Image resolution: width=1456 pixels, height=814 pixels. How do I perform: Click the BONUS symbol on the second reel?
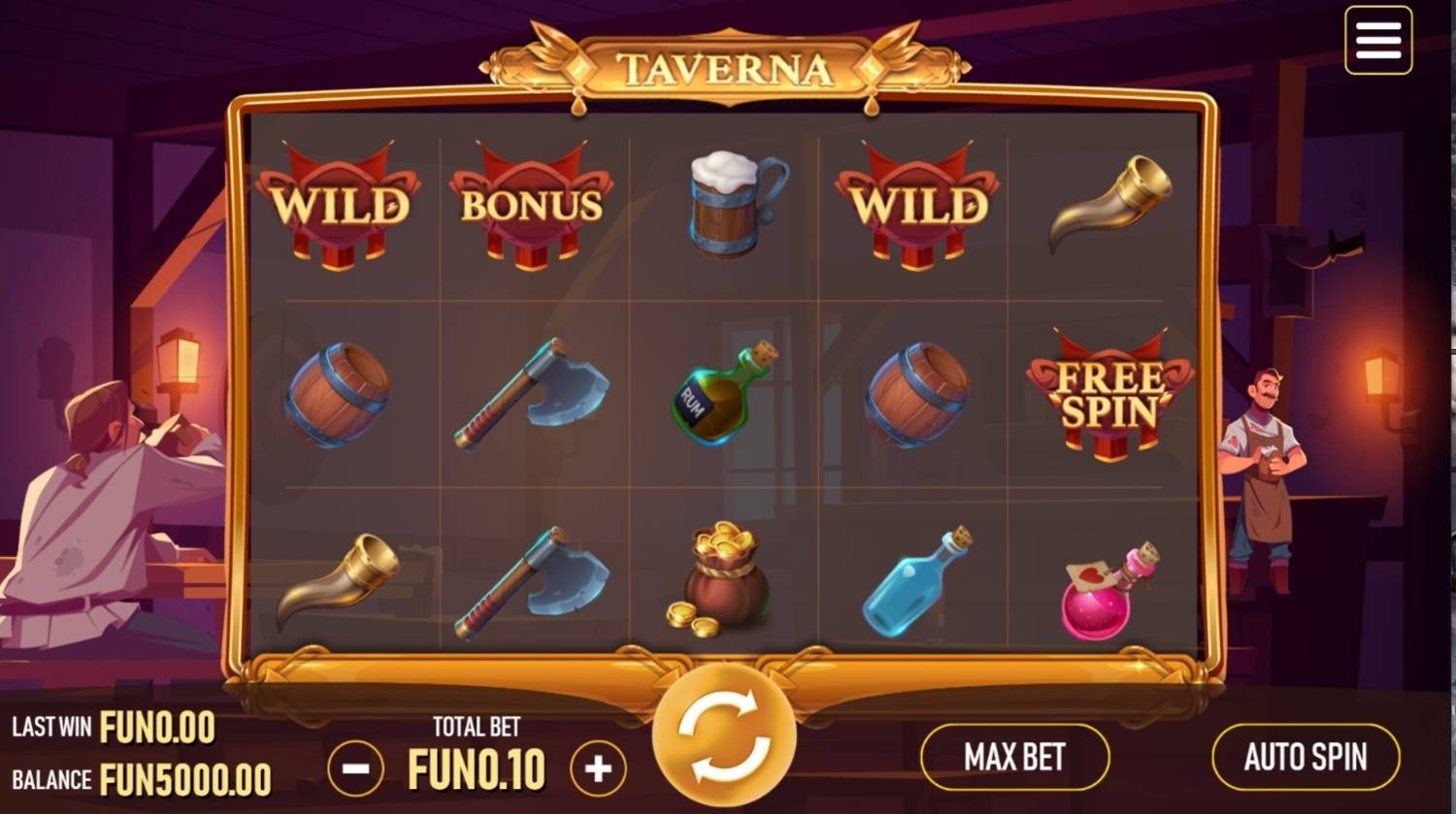point(531,206)
